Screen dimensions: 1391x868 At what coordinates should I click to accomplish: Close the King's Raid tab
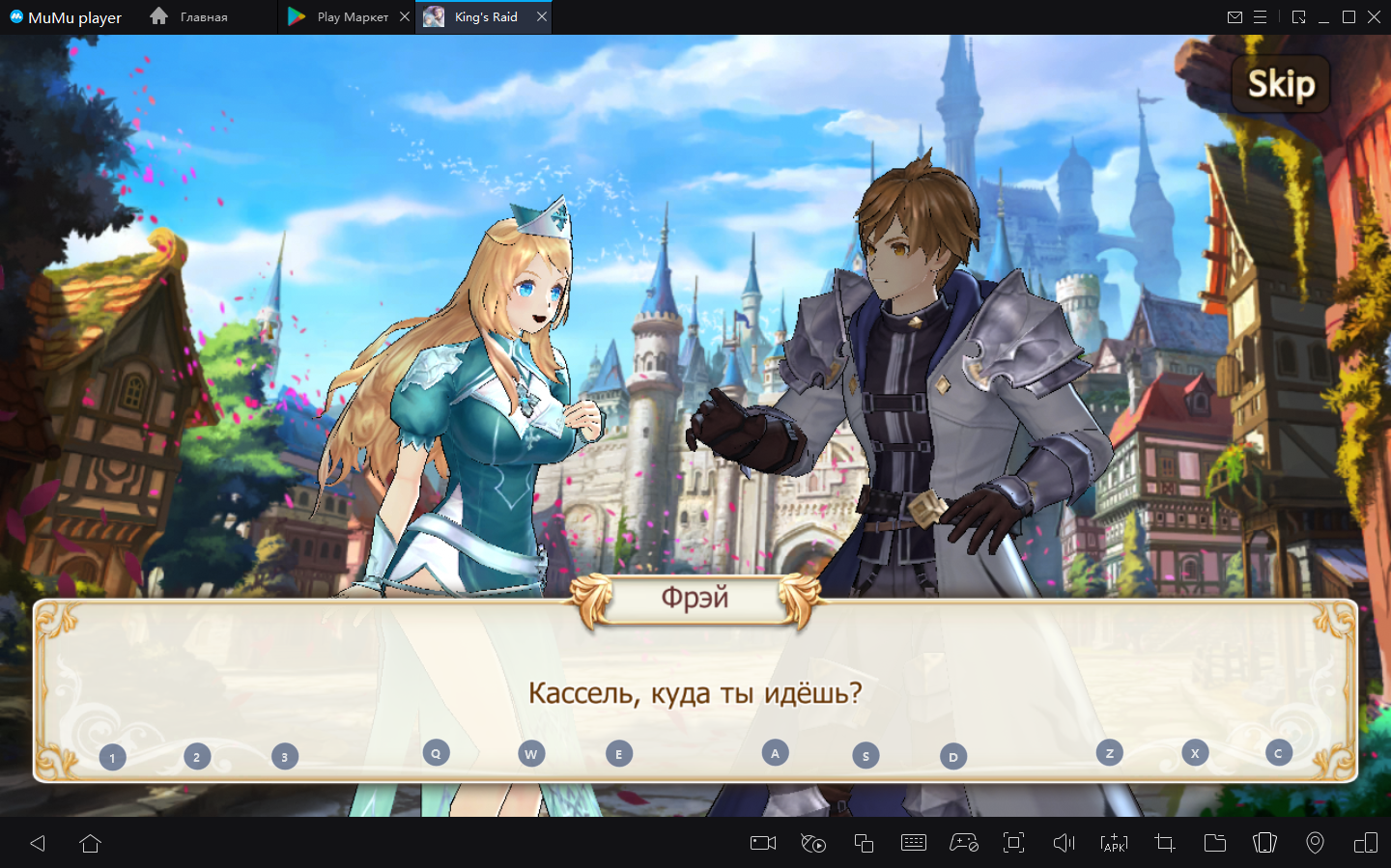click(x=542, y=16)
